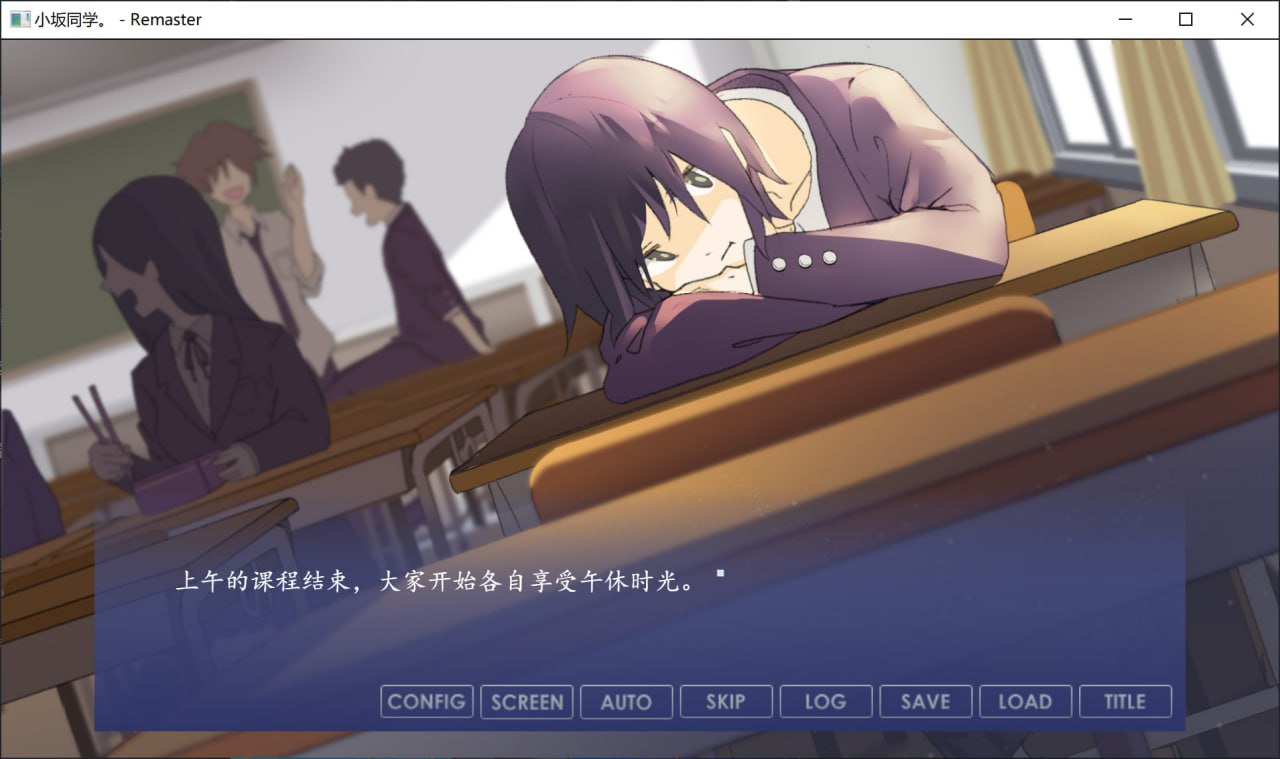This screenshot has height=759, width=1280.
Task: Turn on SKIP fast-forward mode
Action: (726, 701)
